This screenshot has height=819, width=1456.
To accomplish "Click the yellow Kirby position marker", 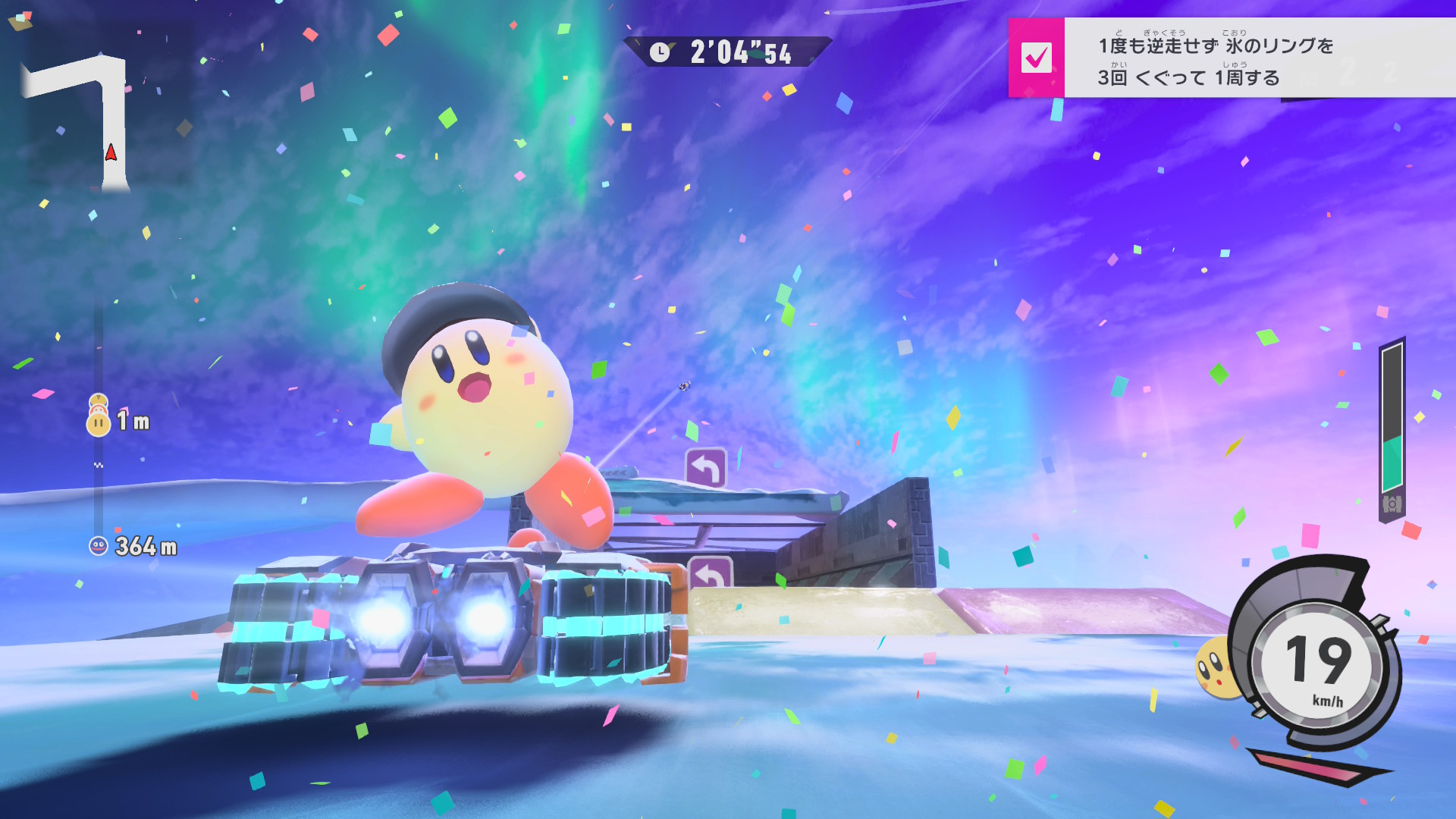I will 99,422.
